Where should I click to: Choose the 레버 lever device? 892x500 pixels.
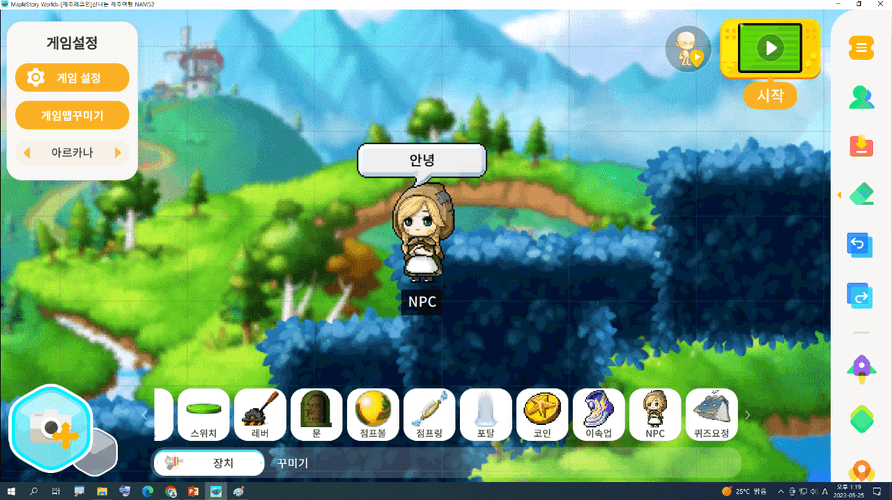point(257,414)
